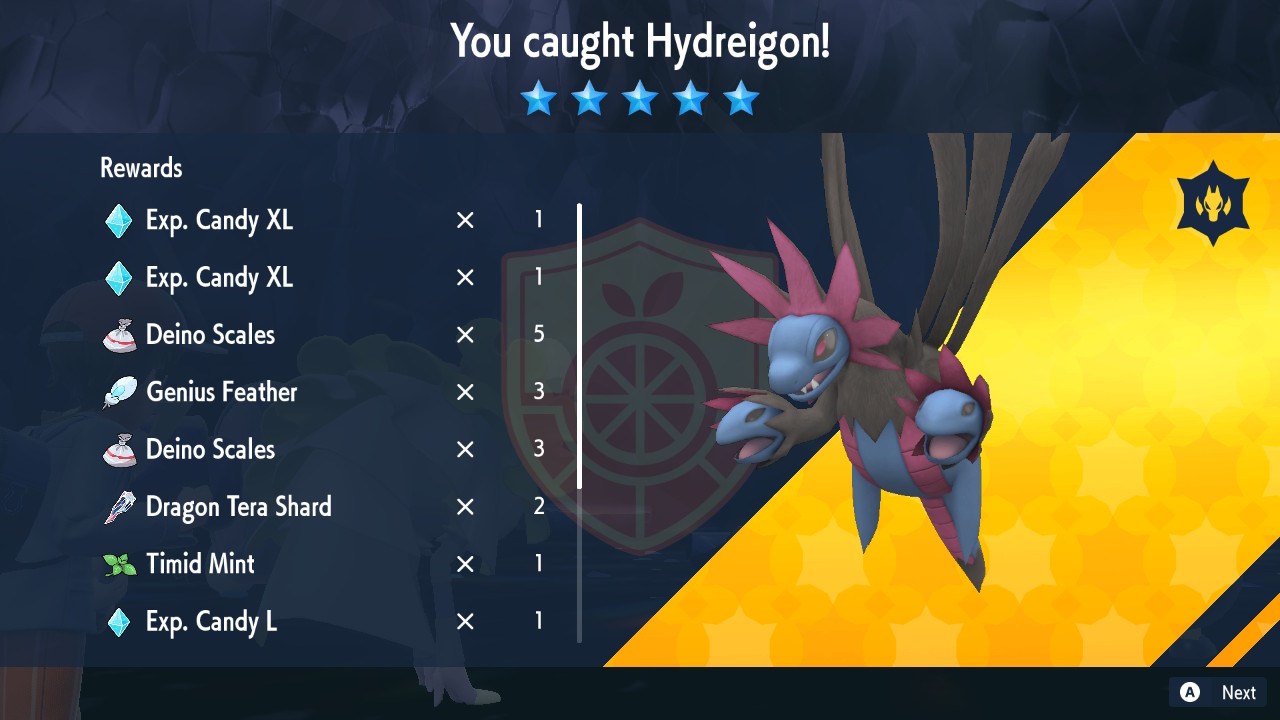The image size is (1280, 720).
Task: Click the Exp. Candy L icon
Action: coord(117,621)
